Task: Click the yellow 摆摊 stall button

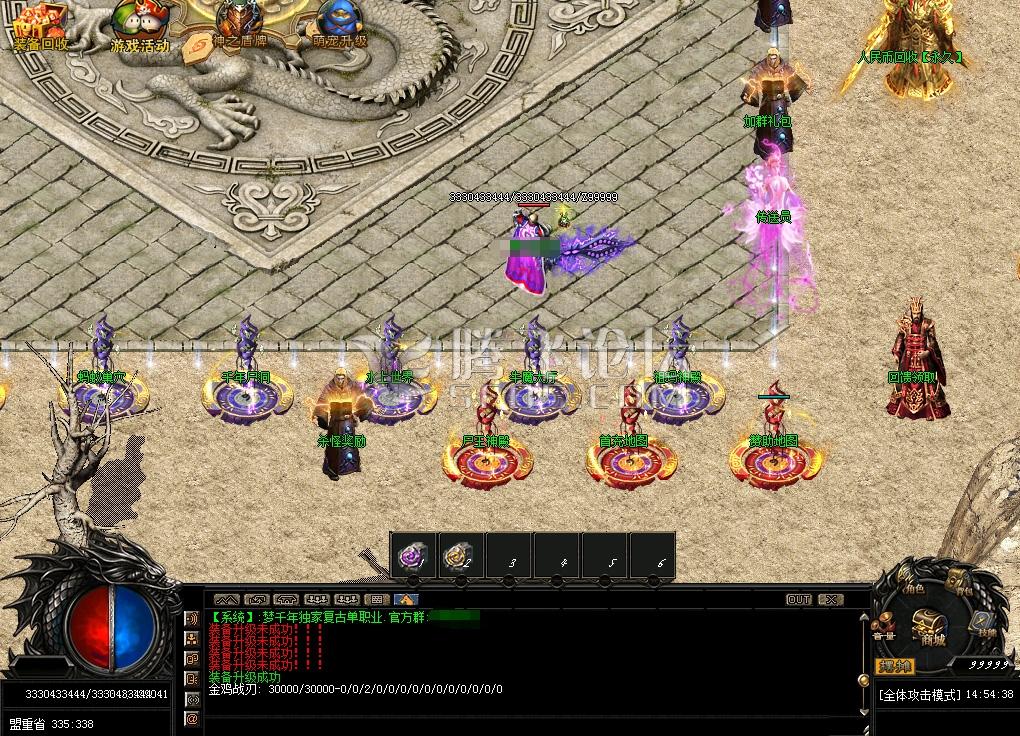Action: (894, 665)
